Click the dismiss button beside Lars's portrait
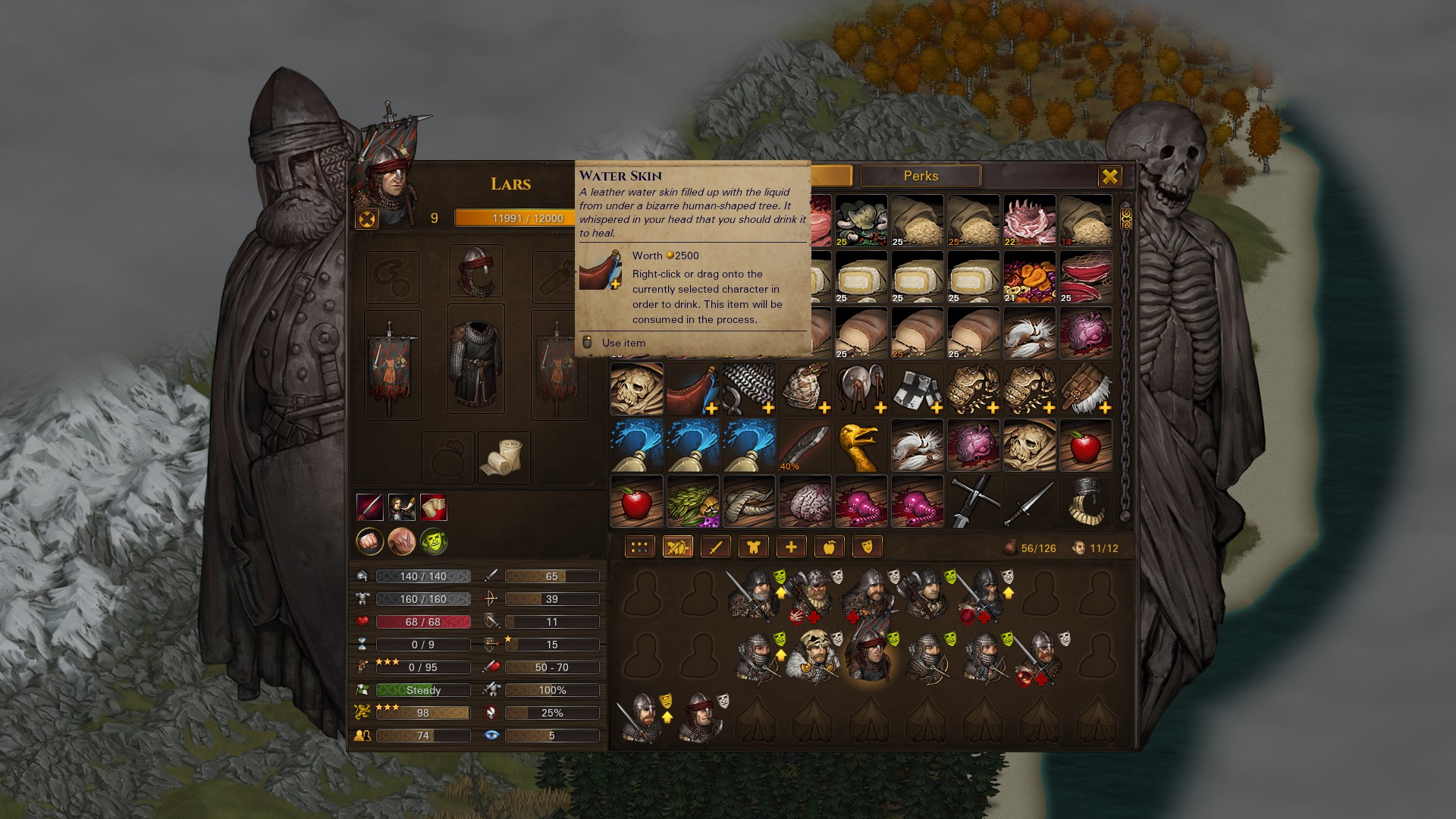The image size is (1456, 819). pos(367,219)
